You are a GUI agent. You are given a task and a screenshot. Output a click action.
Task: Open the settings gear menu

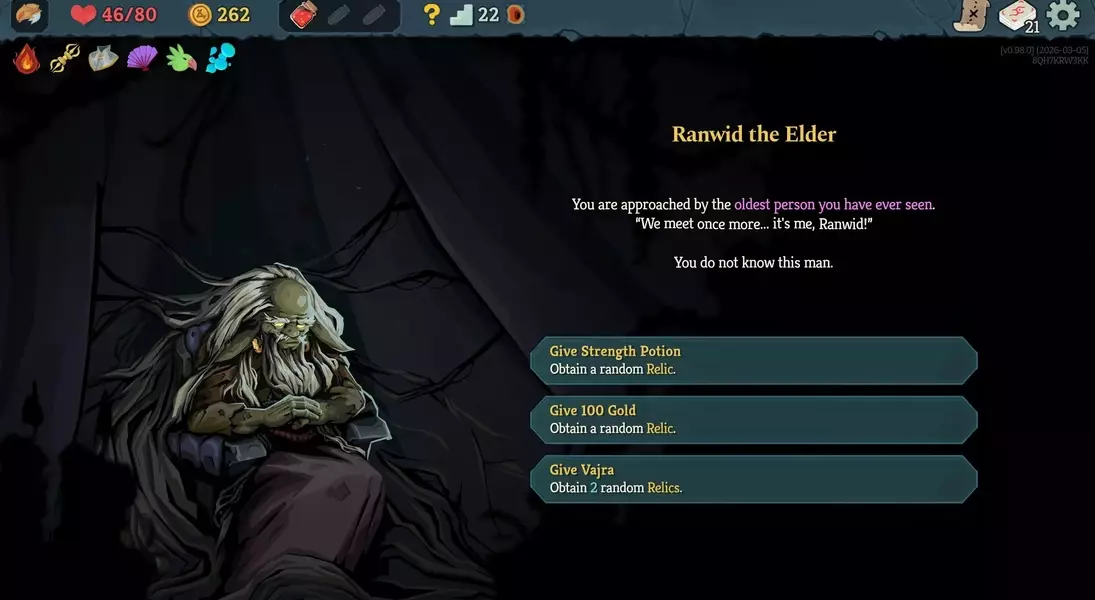1063,15
